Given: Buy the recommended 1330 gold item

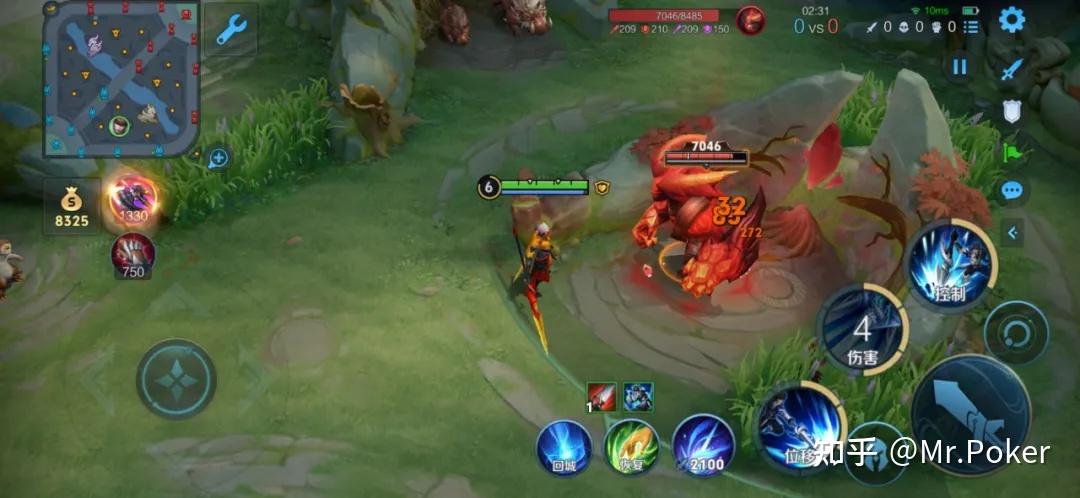Looking at the screenshot, I should (x=132, y=198).
